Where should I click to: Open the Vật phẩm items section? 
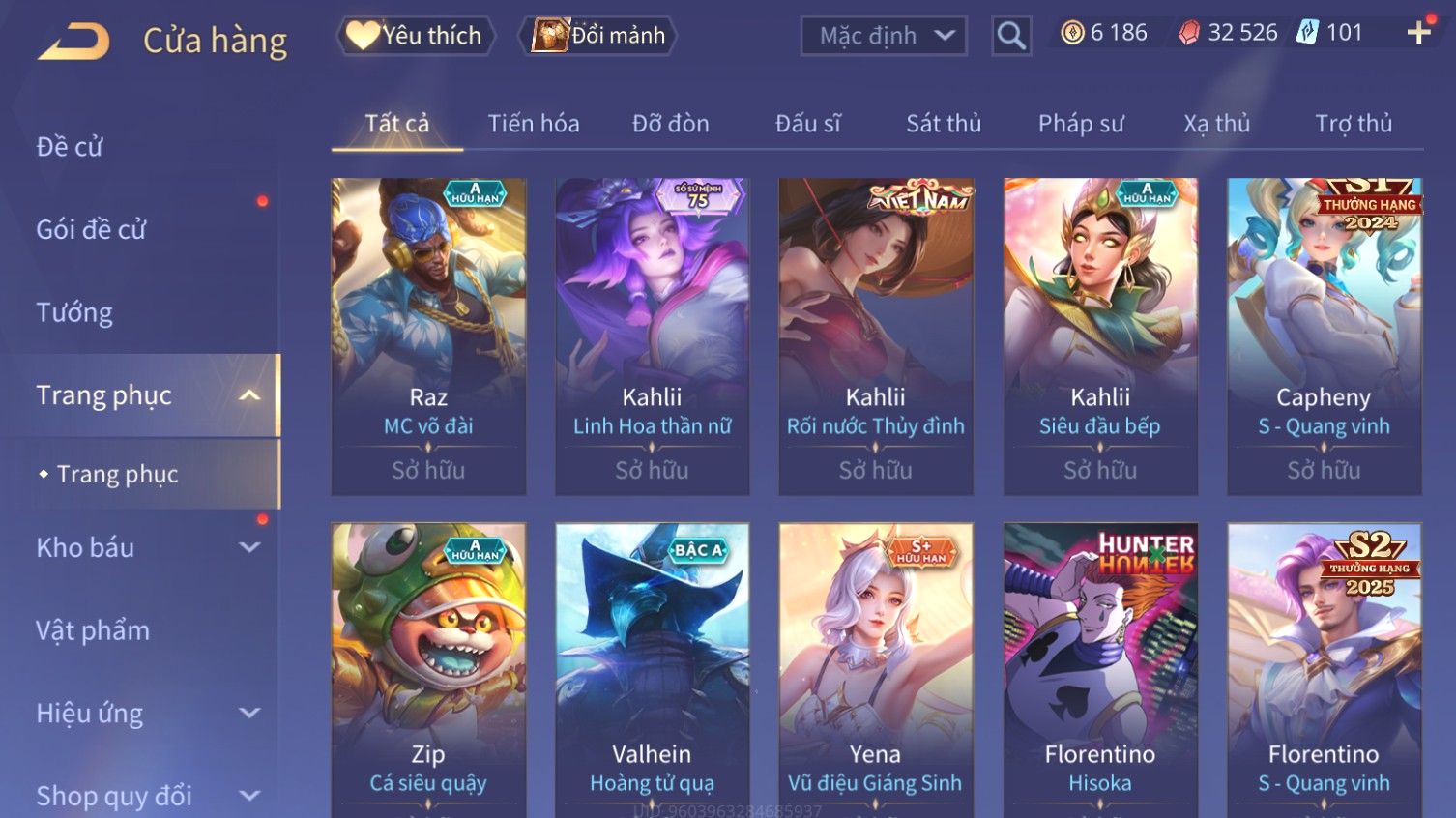[93, 630]
